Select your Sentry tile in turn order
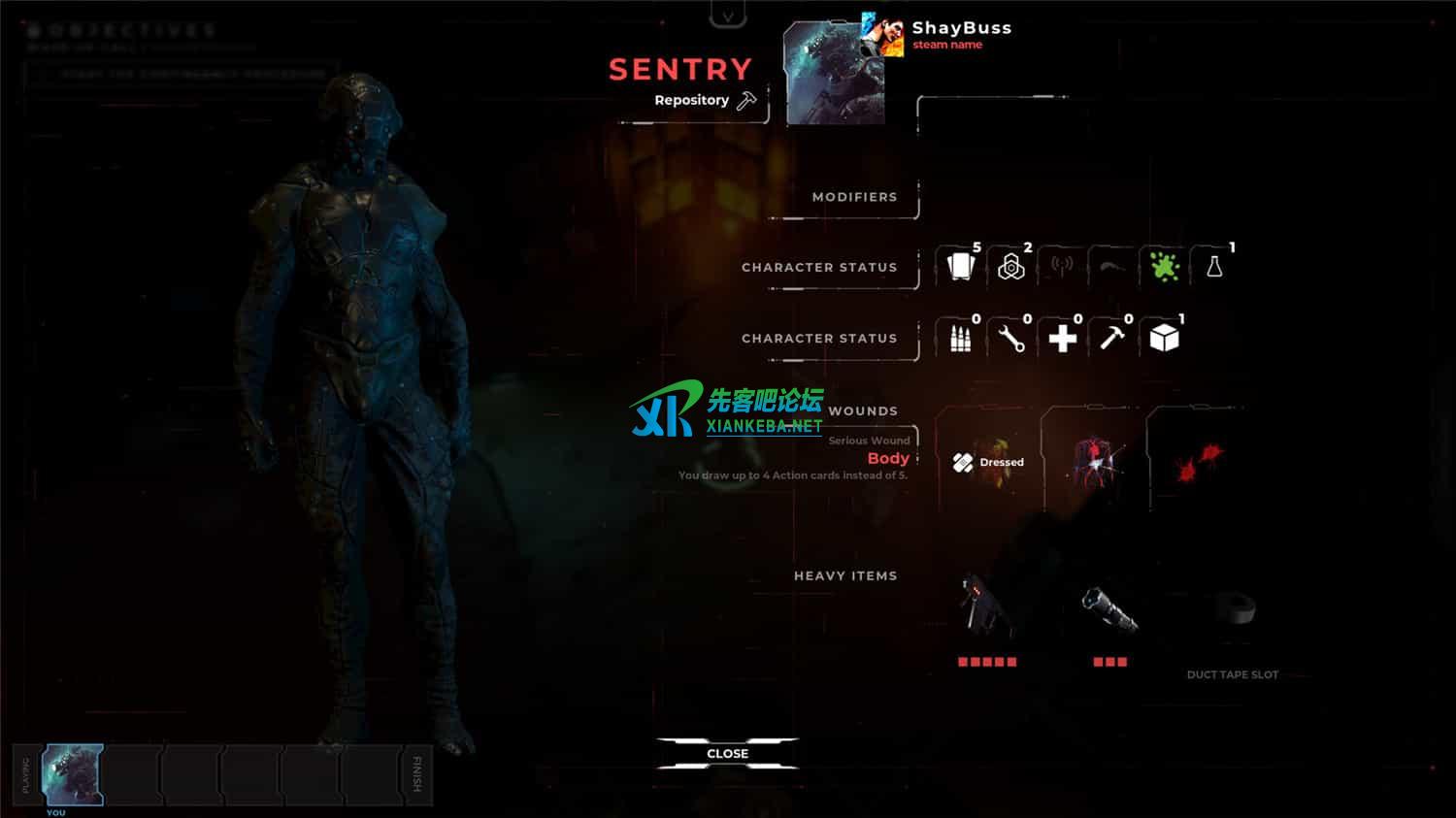This screenshot has height=818, width=1456. [73, 774]
